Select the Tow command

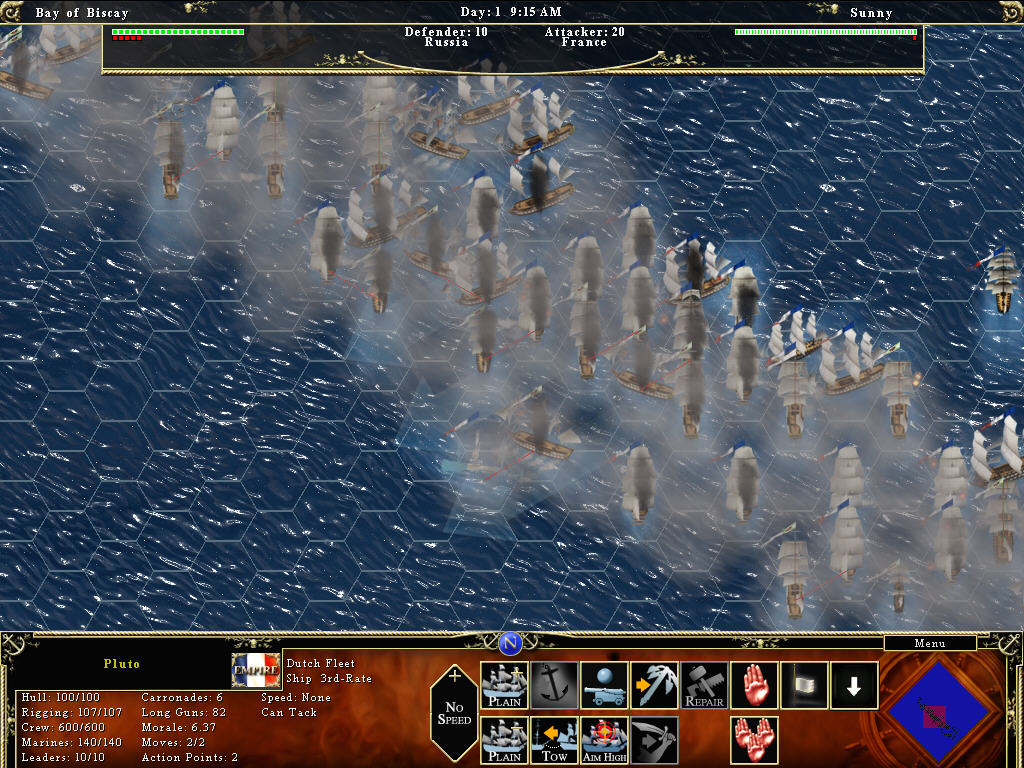click(x=554, y=740)
